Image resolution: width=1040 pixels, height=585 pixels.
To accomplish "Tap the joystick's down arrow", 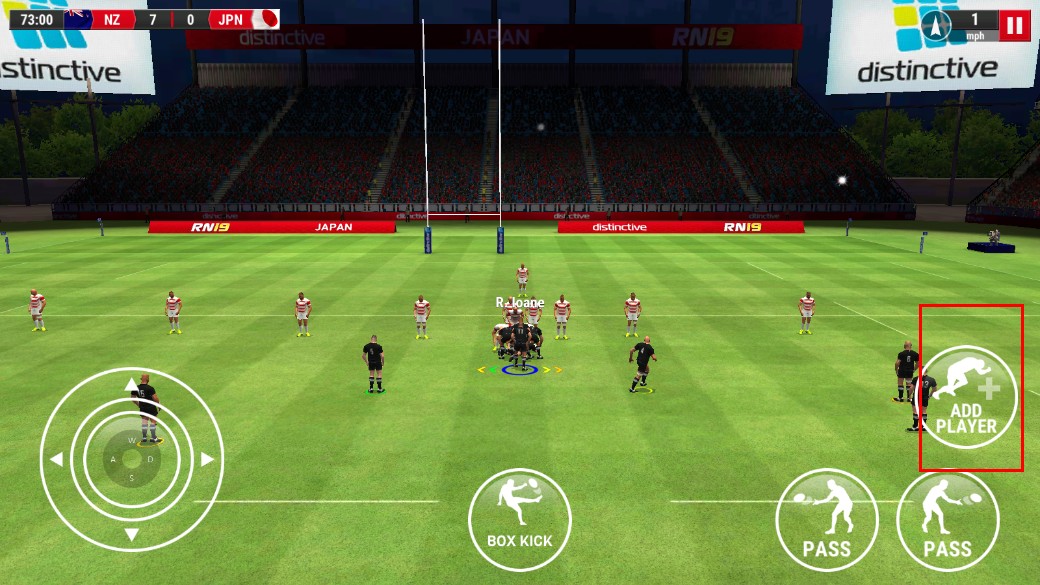I will coord(131,535).
